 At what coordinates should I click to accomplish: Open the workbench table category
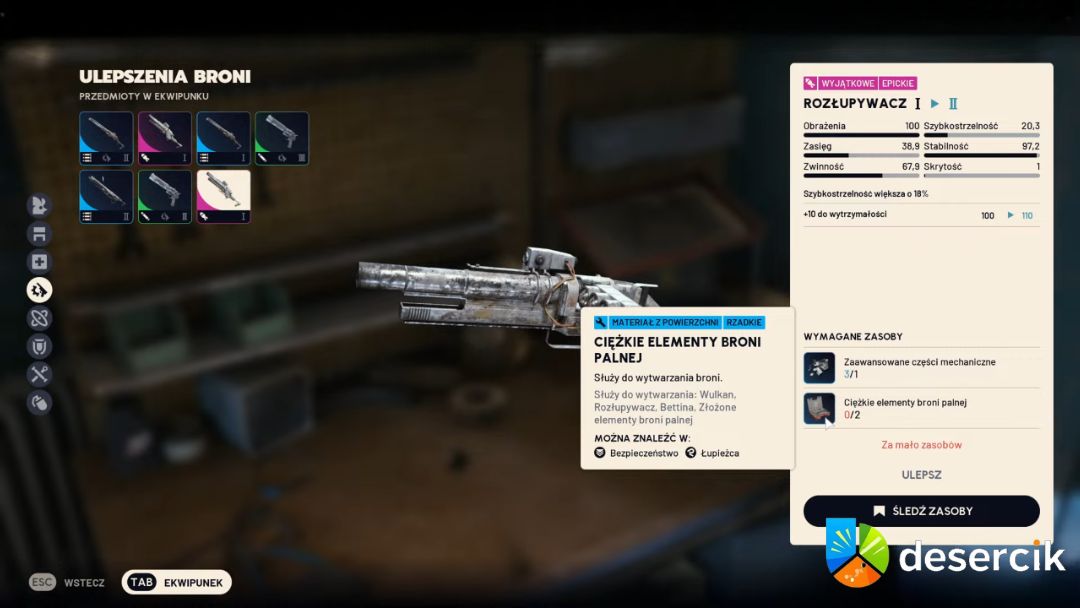click(x=39, y=234)
